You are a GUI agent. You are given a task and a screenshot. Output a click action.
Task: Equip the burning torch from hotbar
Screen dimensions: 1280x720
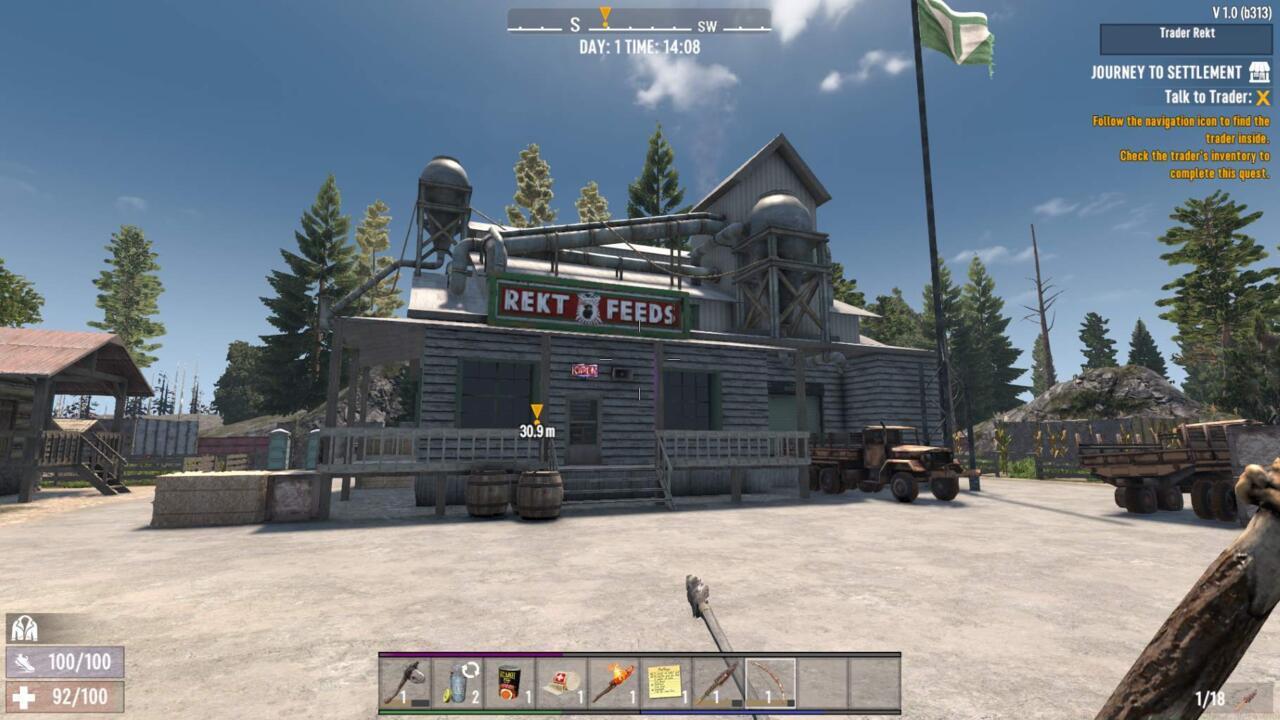[614, 682]
